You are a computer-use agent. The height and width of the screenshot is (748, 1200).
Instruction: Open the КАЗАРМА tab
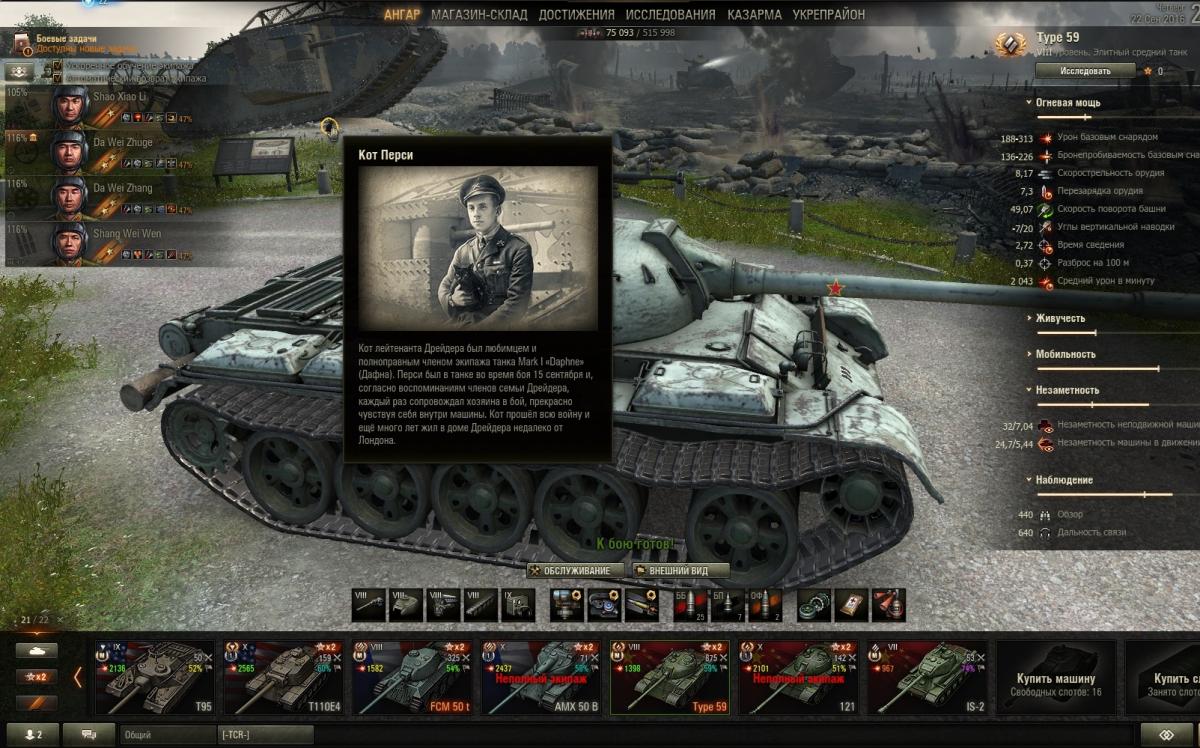[x=754, y=15]
